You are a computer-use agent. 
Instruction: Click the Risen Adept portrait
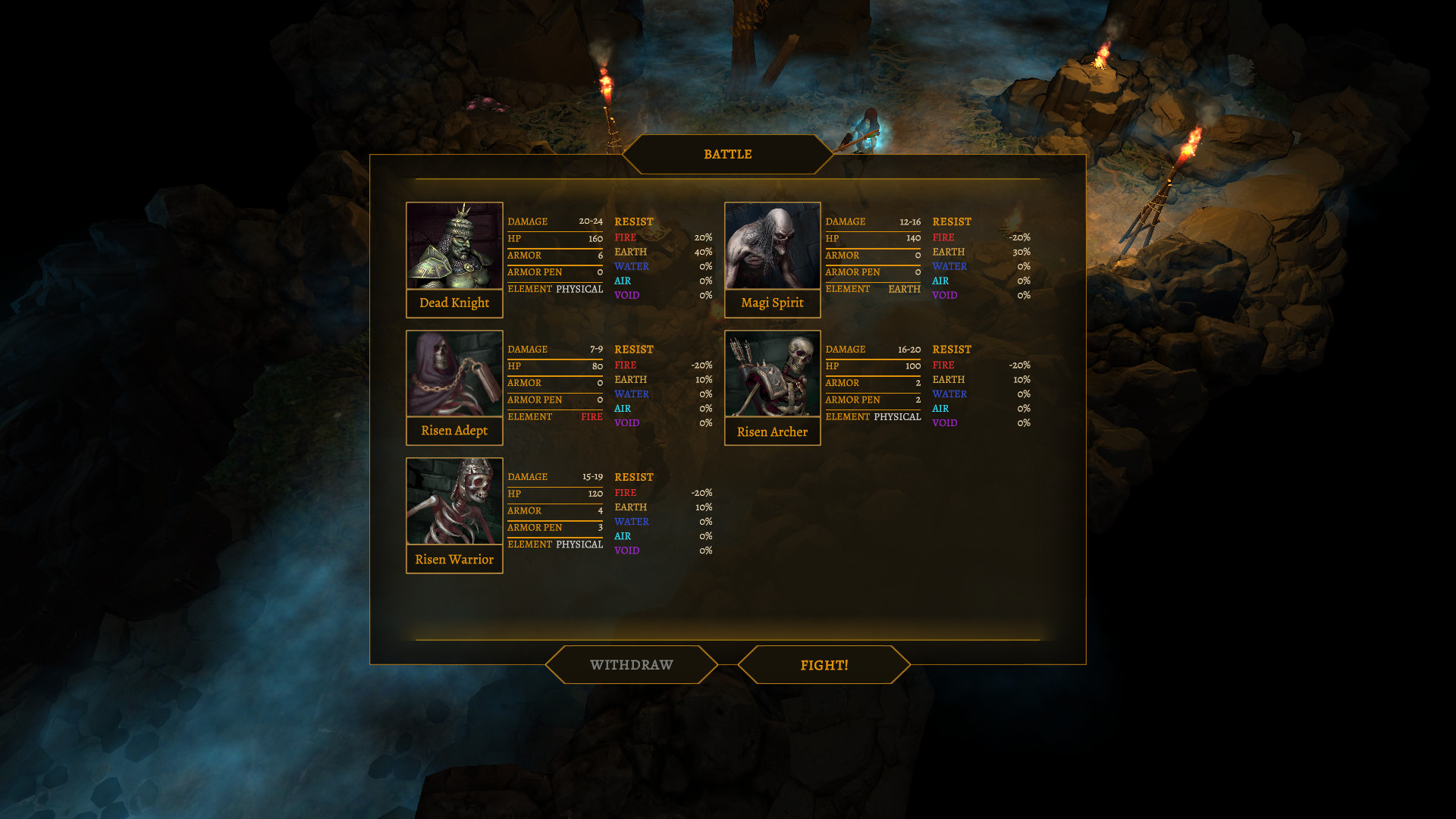(454, 374)
